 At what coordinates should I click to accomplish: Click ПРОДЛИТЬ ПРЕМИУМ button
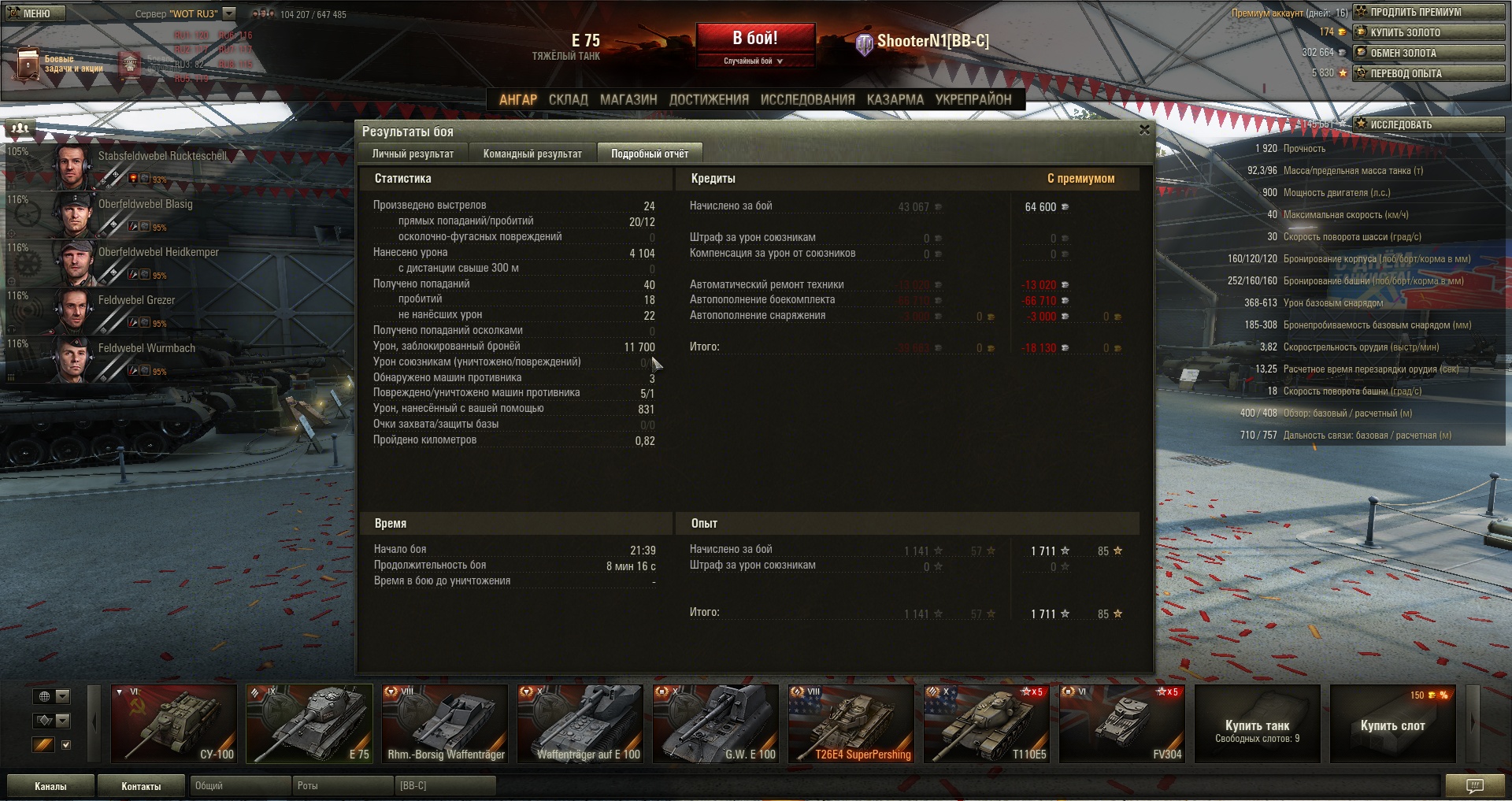[1429, 12]
